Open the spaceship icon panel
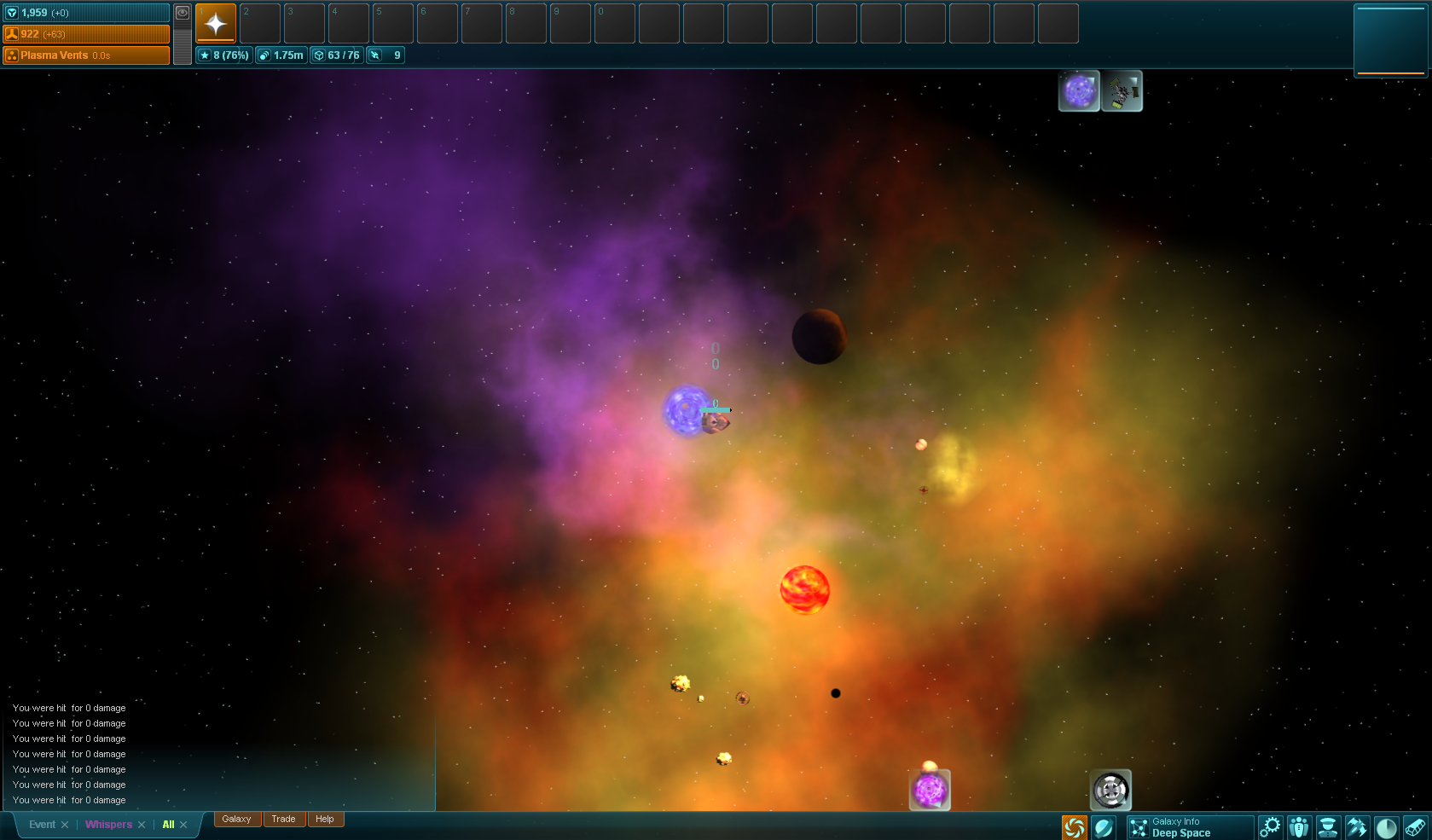 [1357, 827]
